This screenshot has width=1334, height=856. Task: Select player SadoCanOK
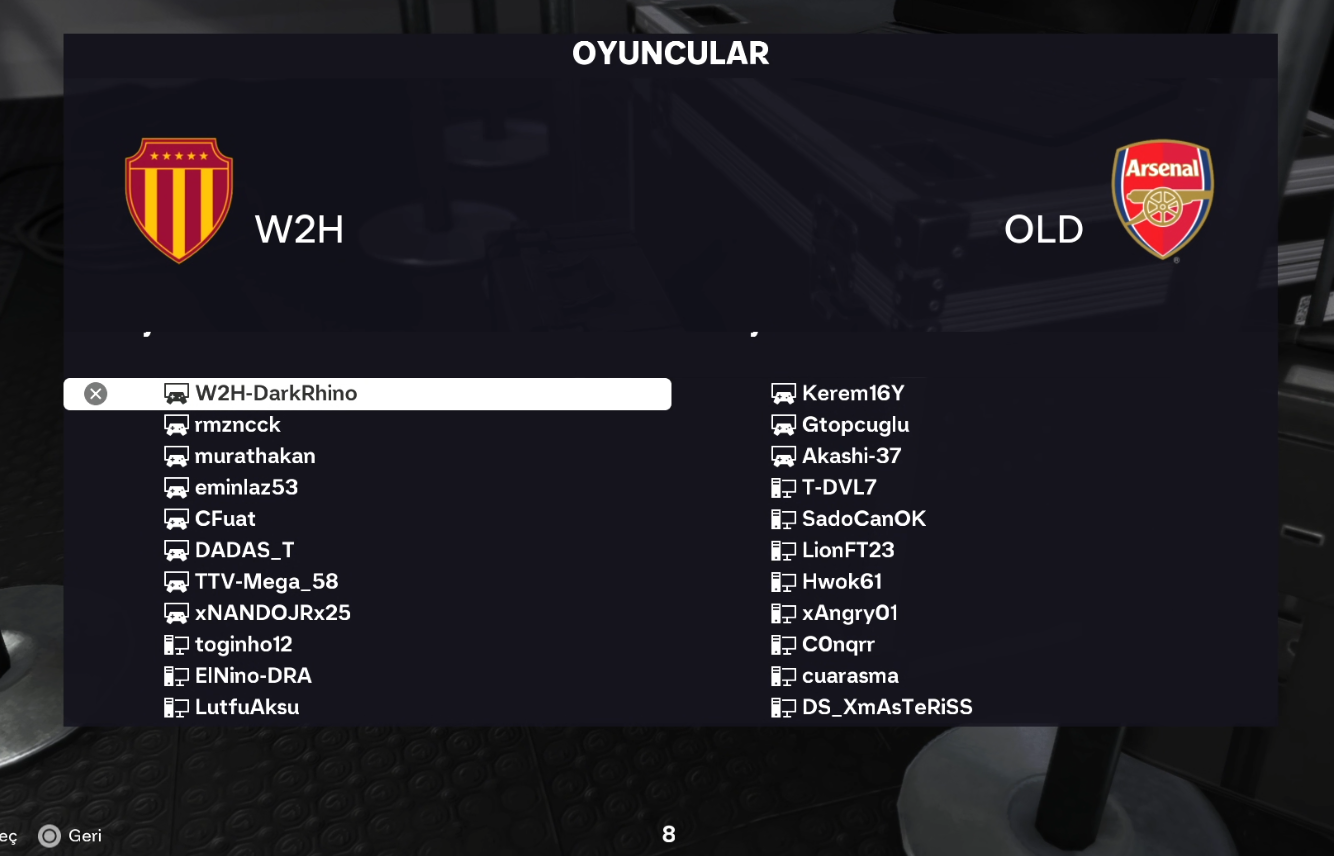863,519
